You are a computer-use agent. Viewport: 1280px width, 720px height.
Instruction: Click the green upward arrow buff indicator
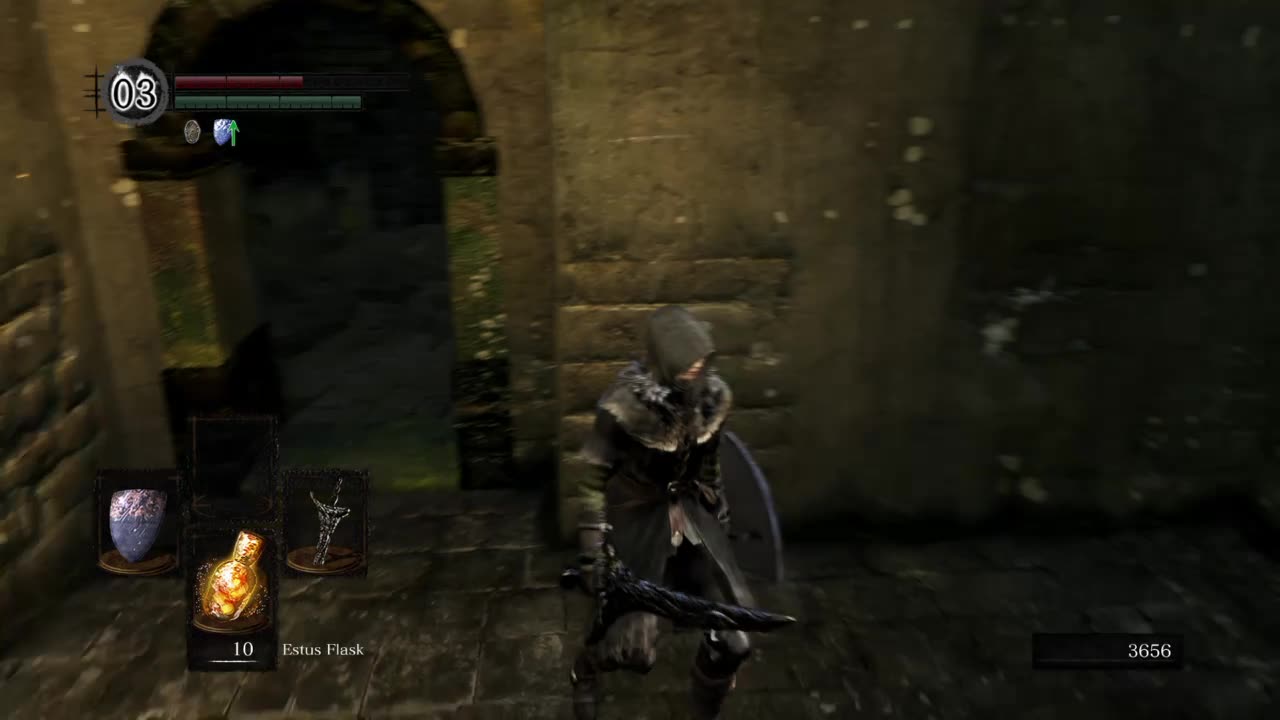232,131
